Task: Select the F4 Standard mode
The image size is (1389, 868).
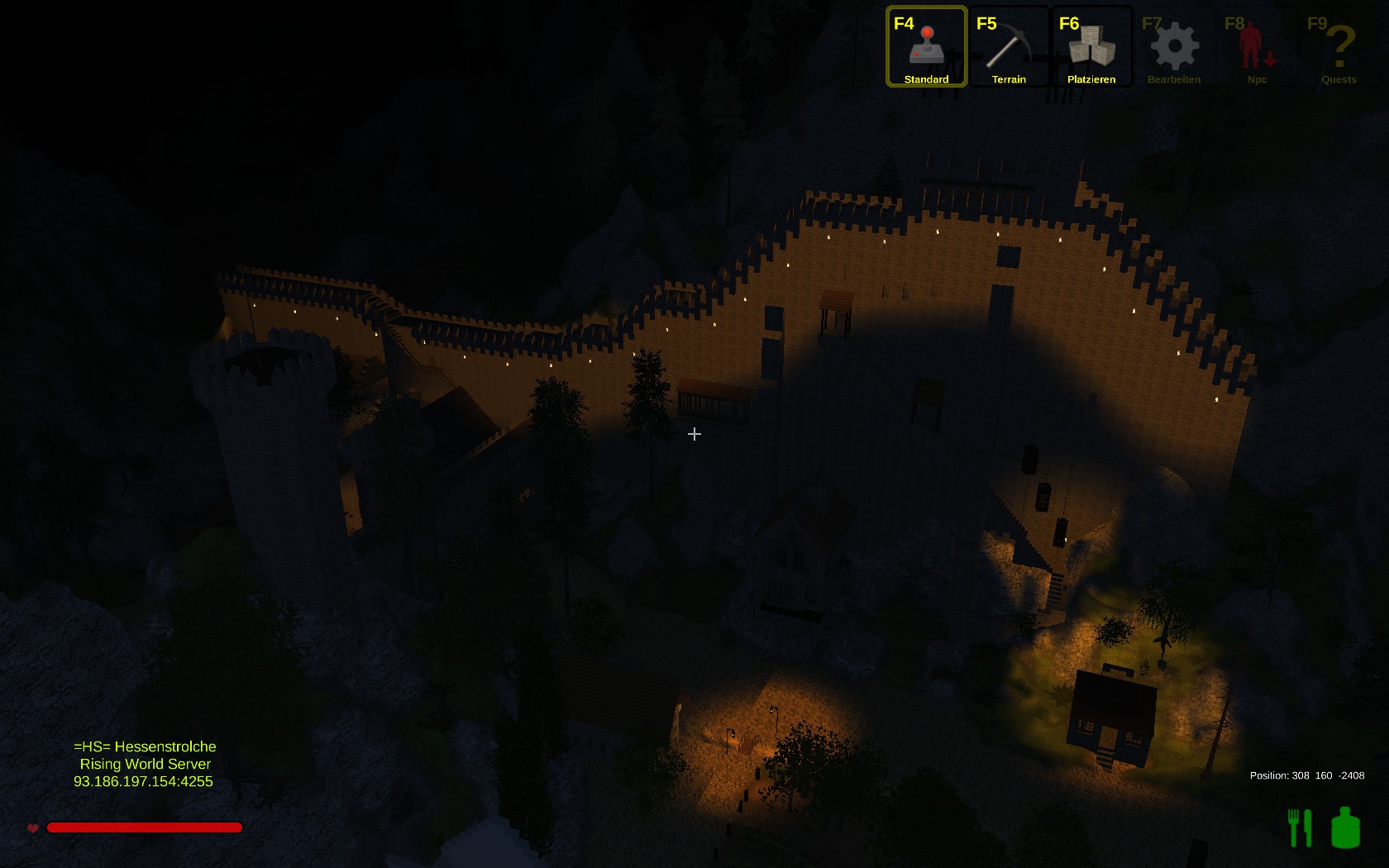Action: click(926, 47)
